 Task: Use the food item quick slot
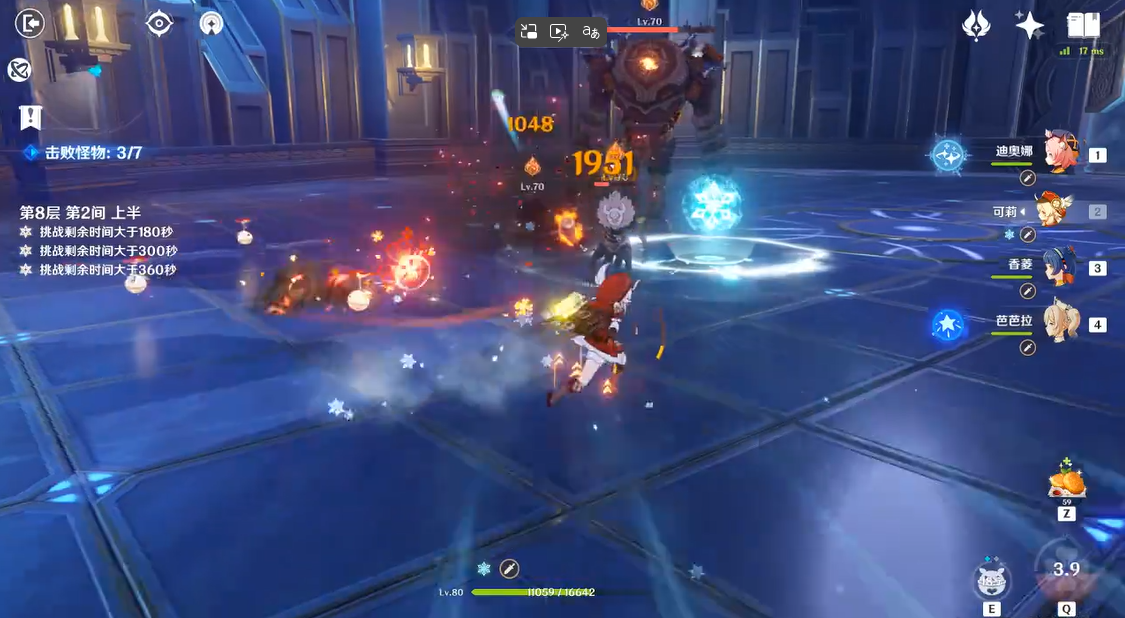pyautogui.click(x=1066, y=482)
